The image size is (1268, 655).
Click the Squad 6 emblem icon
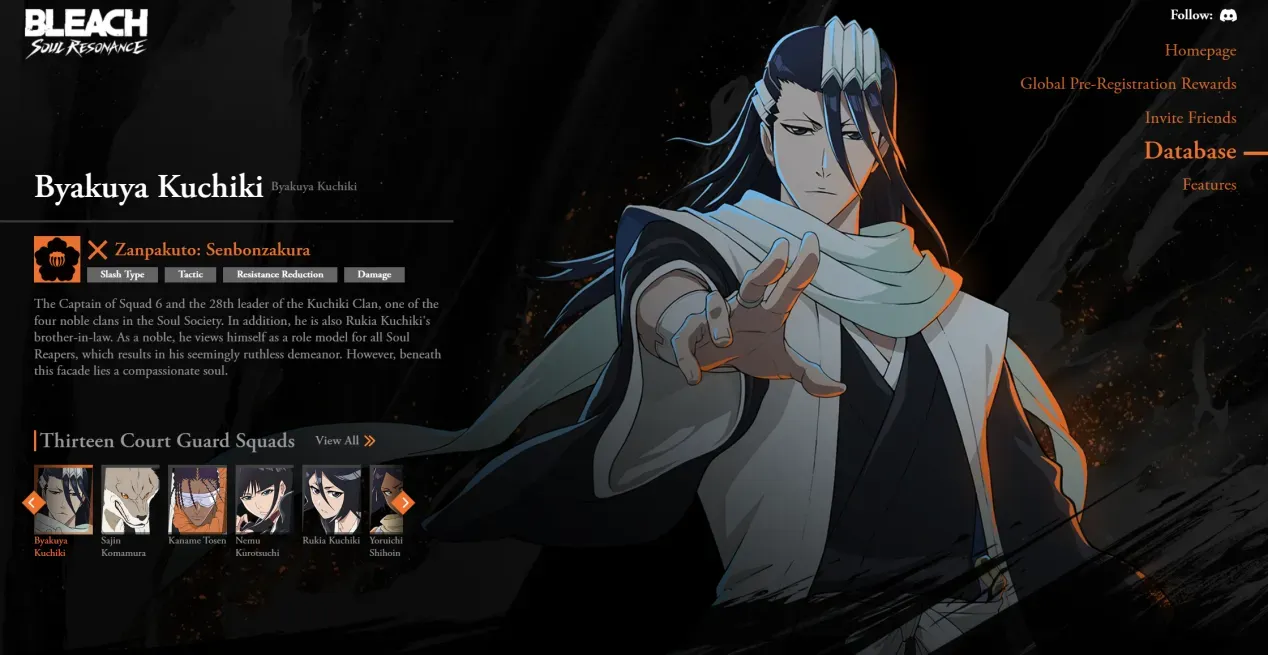tap(57, 259)
